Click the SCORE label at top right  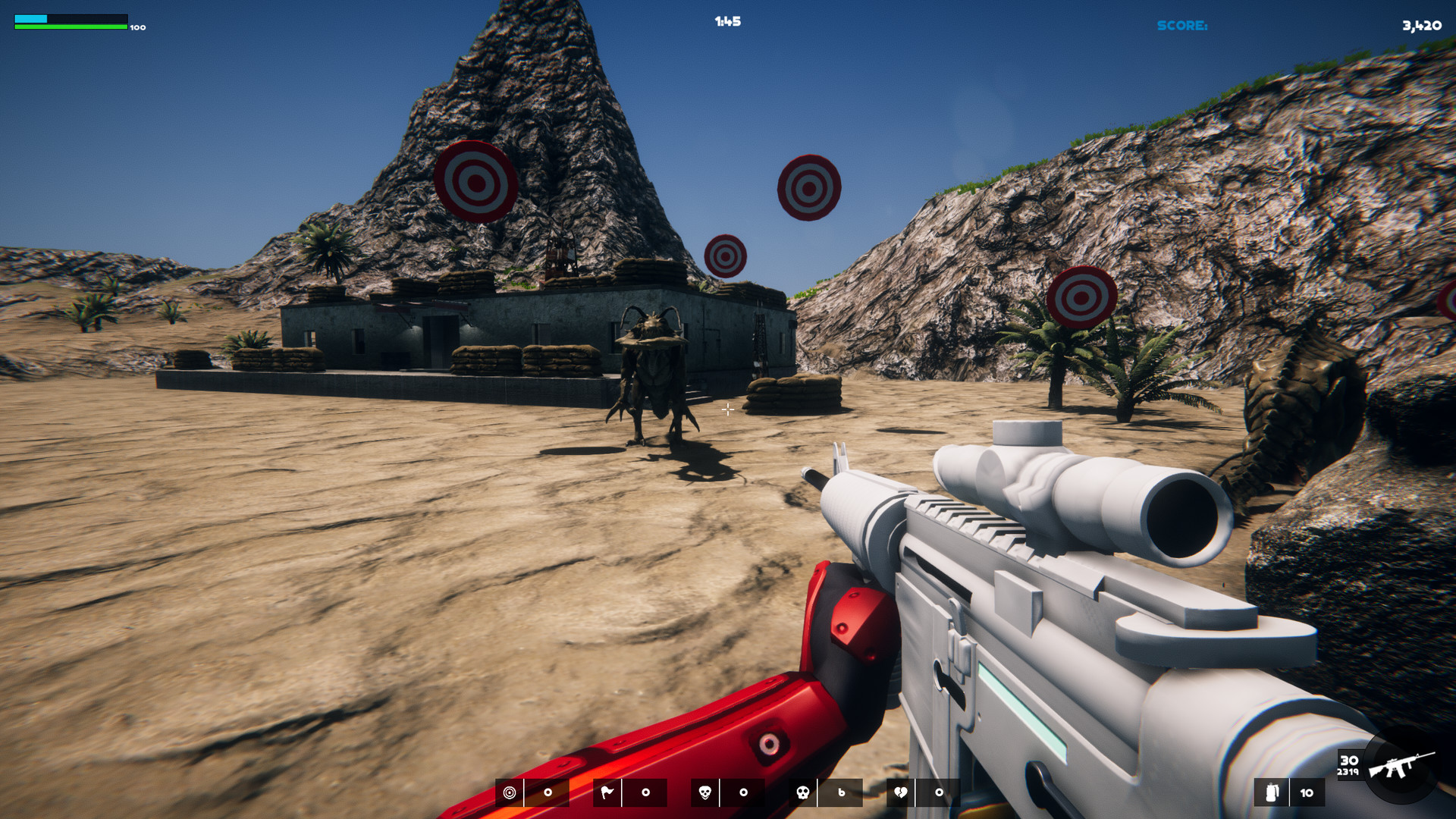point(1181,25)
